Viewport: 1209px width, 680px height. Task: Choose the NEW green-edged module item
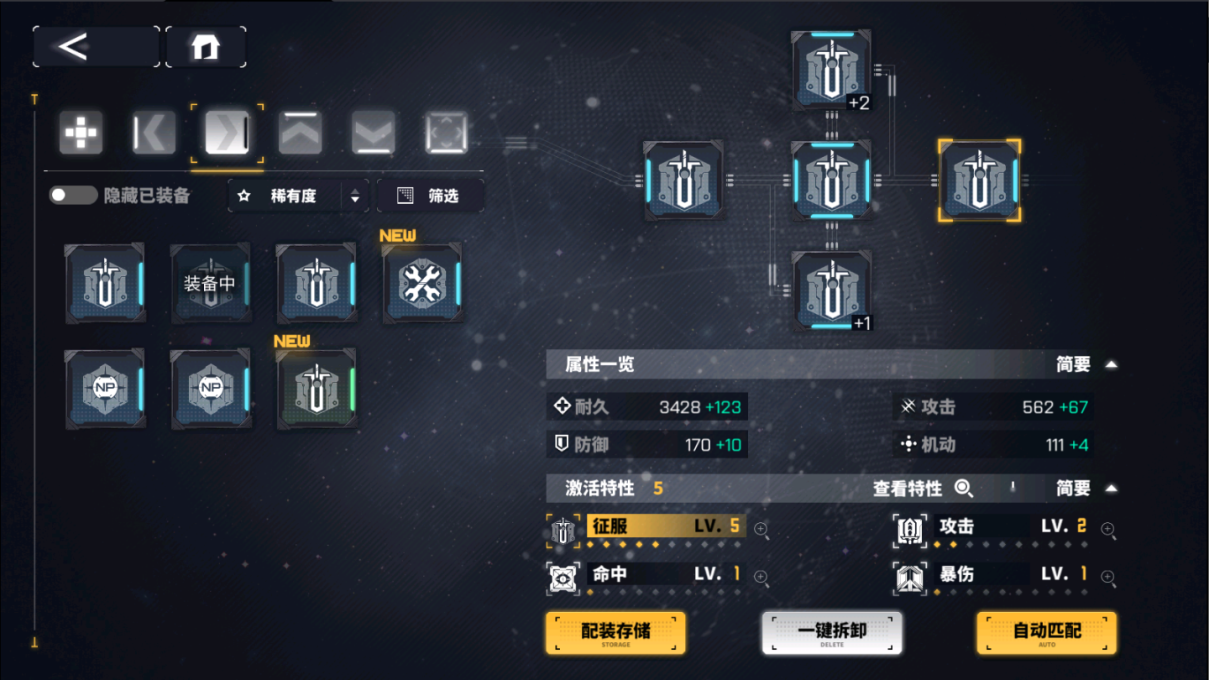(316, 389)
